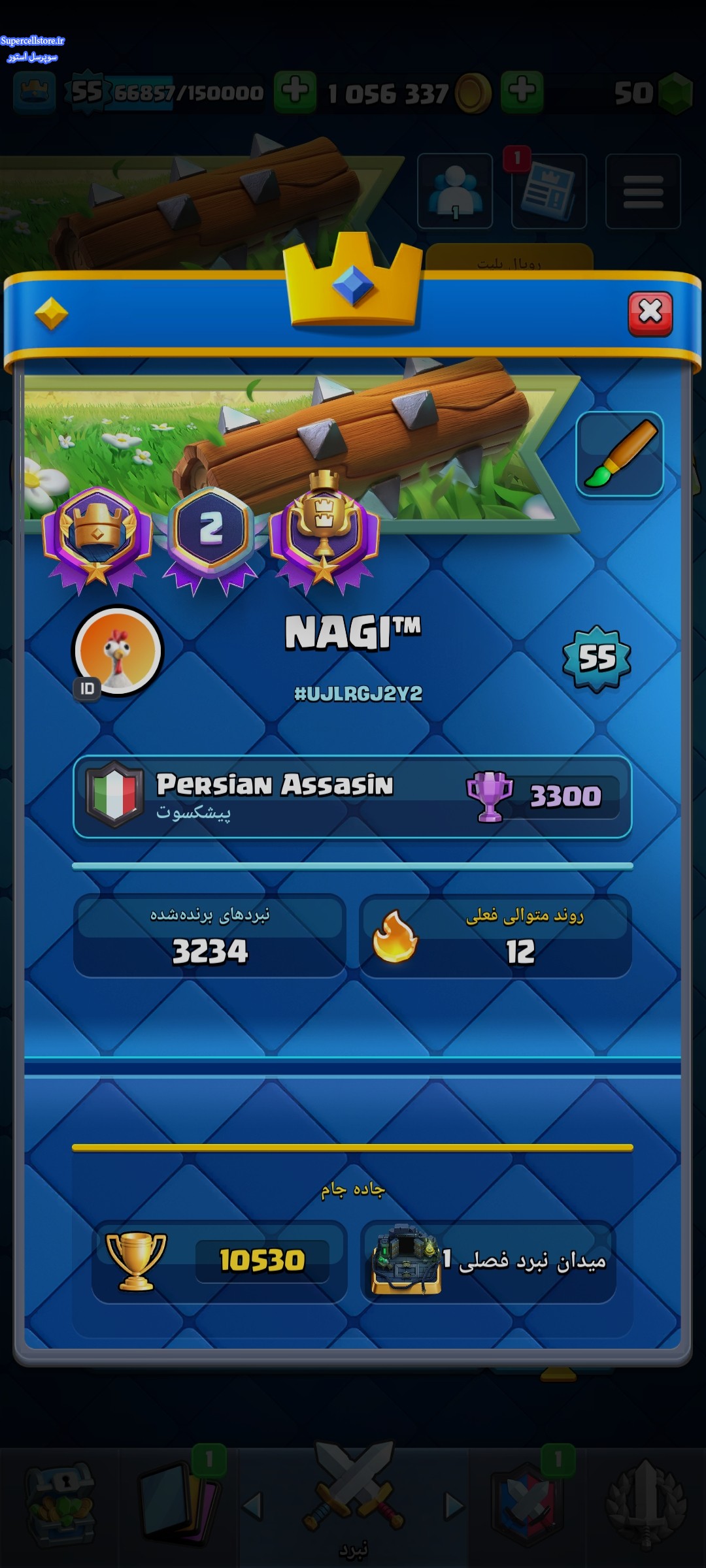
Task: Tap the chicken avatar ID icon
Action: pos(118,651)
